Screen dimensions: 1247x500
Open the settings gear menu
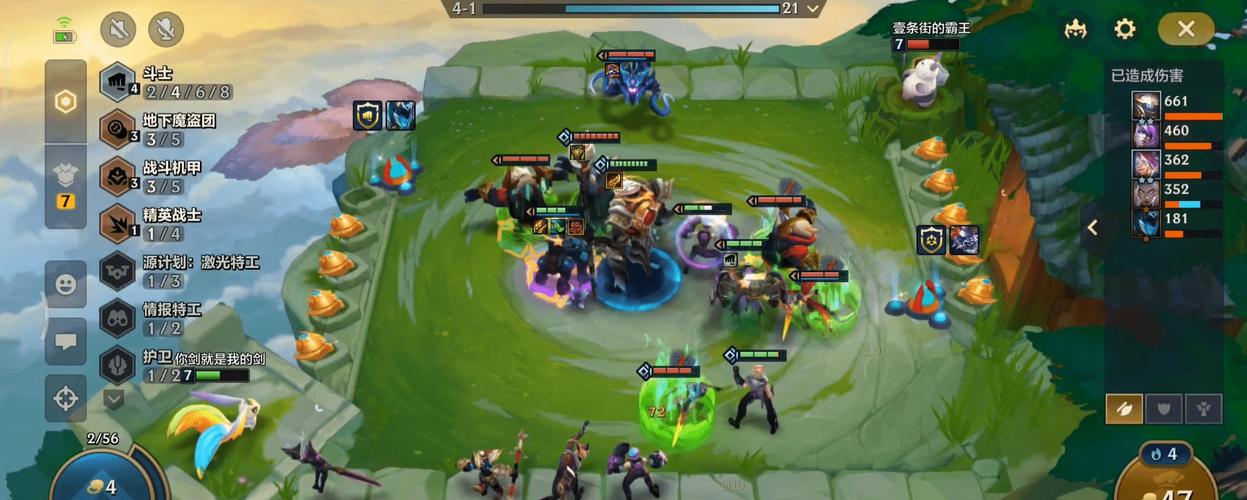(x=1125, y=29)
